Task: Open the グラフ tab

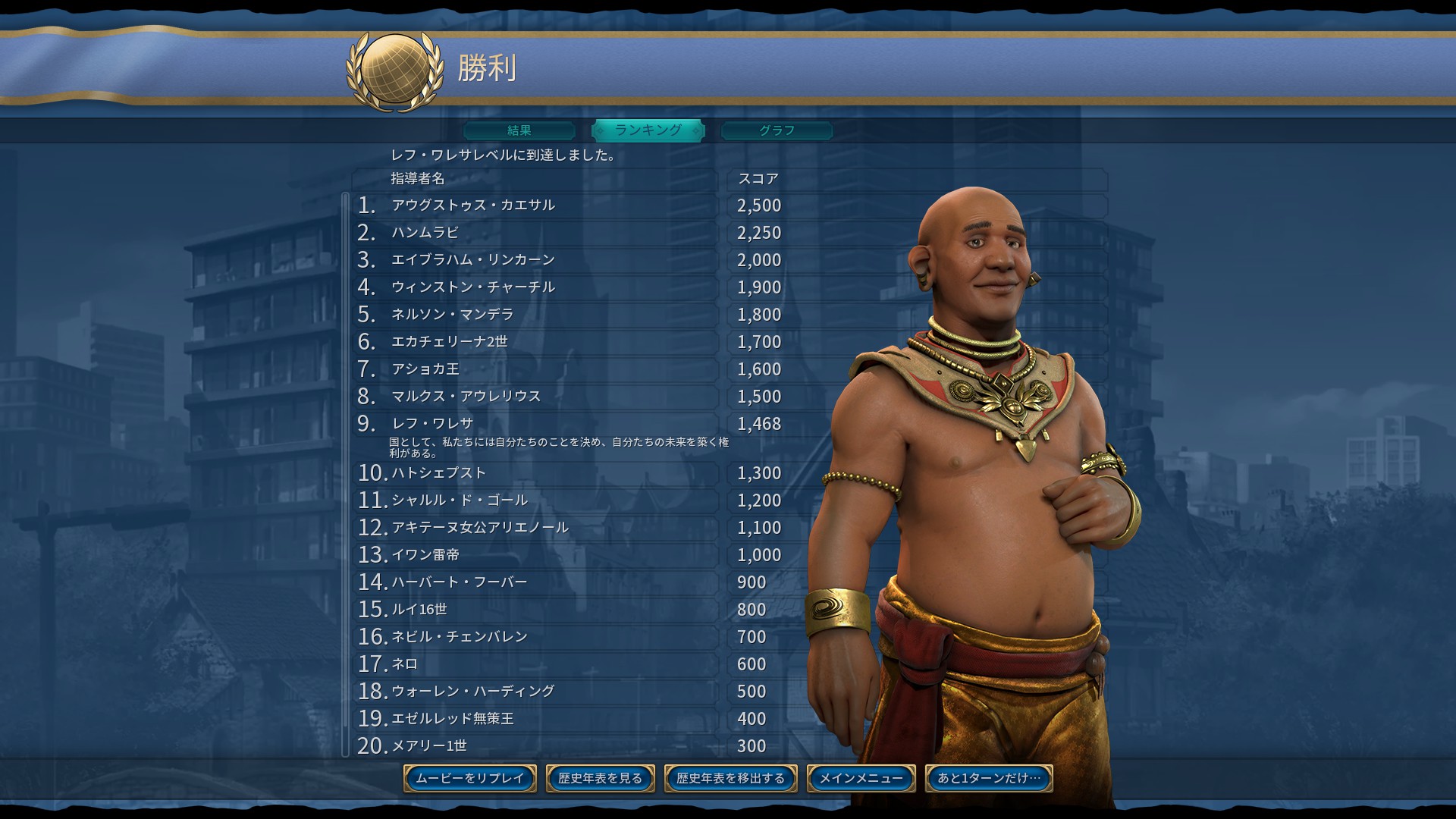Action: (x=777, y=130)
